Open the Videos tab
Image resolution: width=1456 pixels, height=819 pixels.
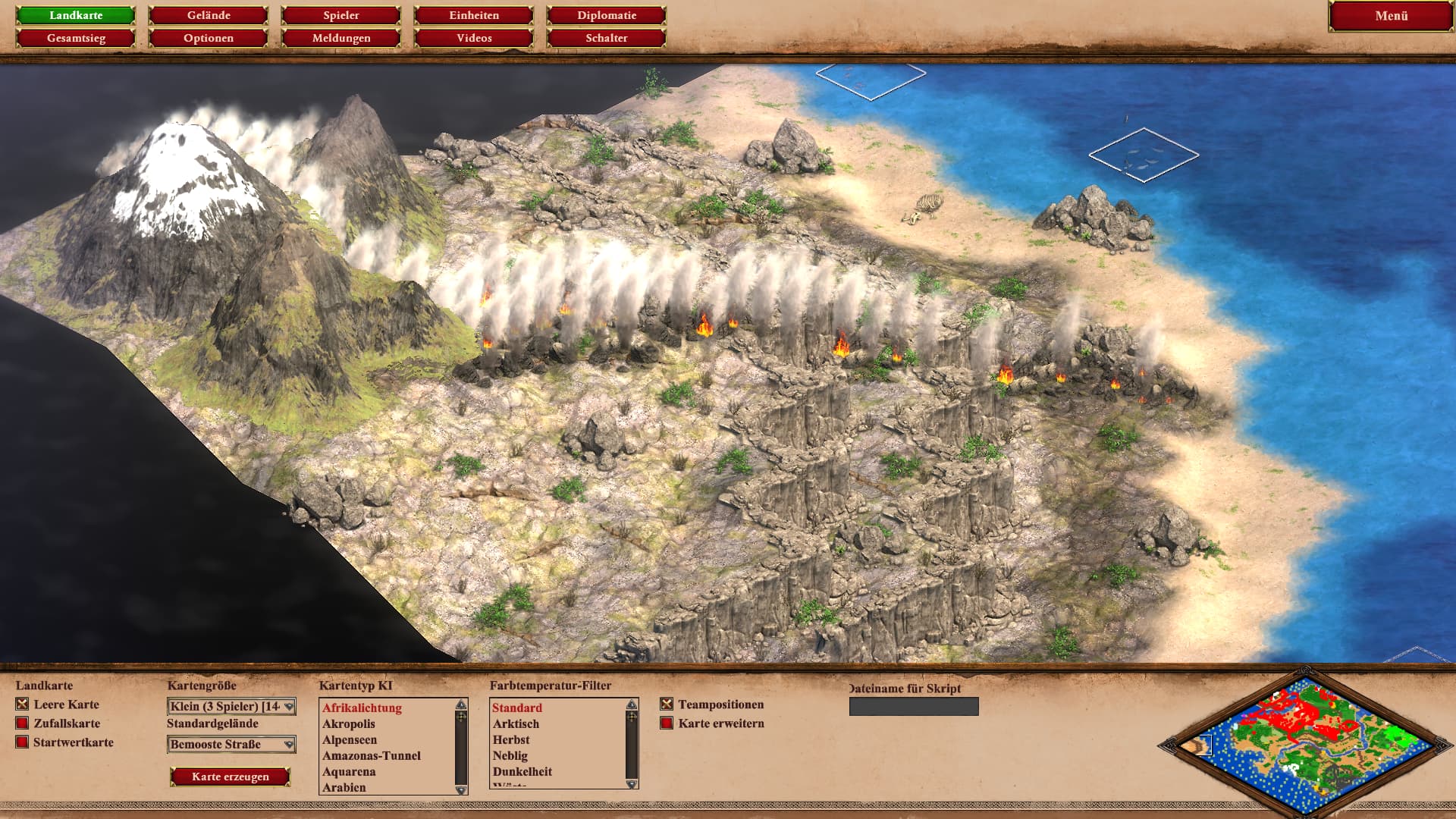pos(474,38)
